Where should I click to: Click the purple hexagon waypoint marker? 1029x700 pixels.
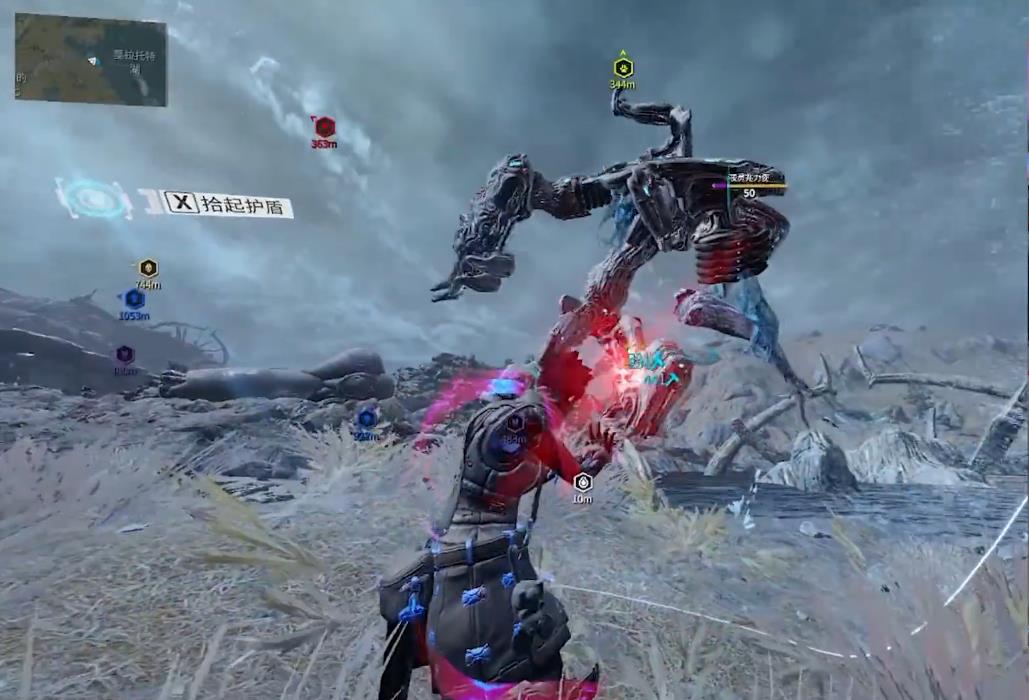click(x=125, y=354)
